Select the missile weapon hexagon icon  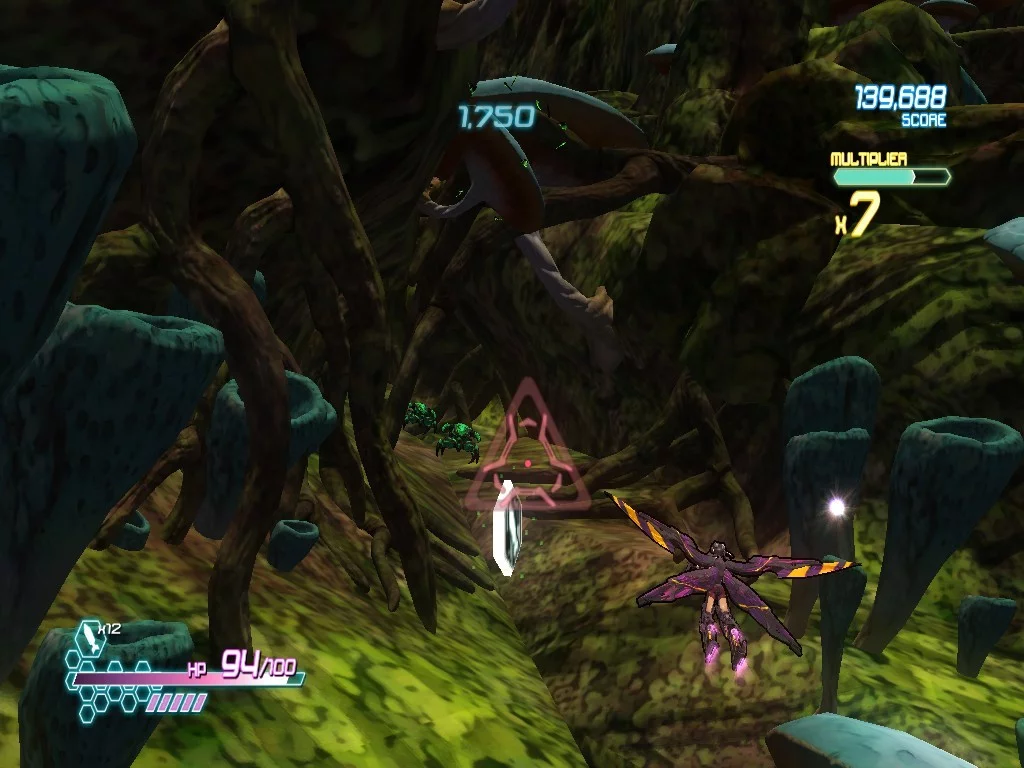click(x=92, y=638)
